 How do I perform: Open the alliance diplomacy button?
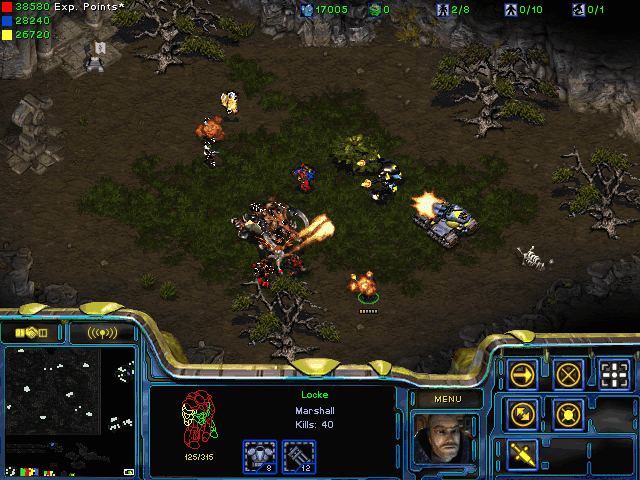pos(32,332)
